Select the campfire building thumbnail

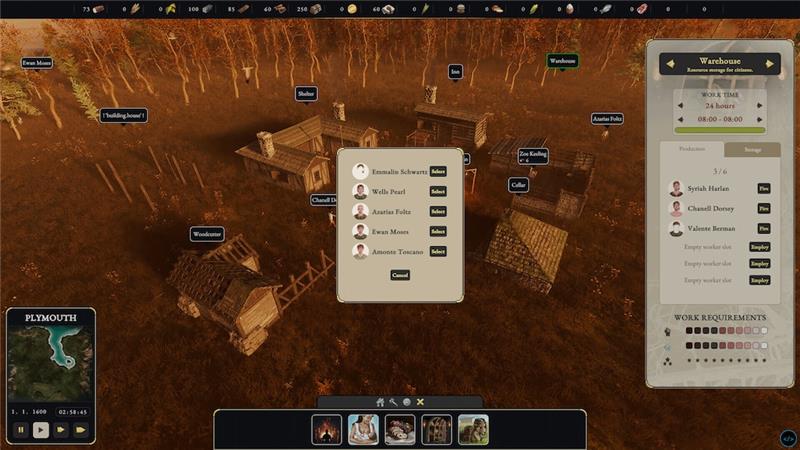tap(327, 430)
